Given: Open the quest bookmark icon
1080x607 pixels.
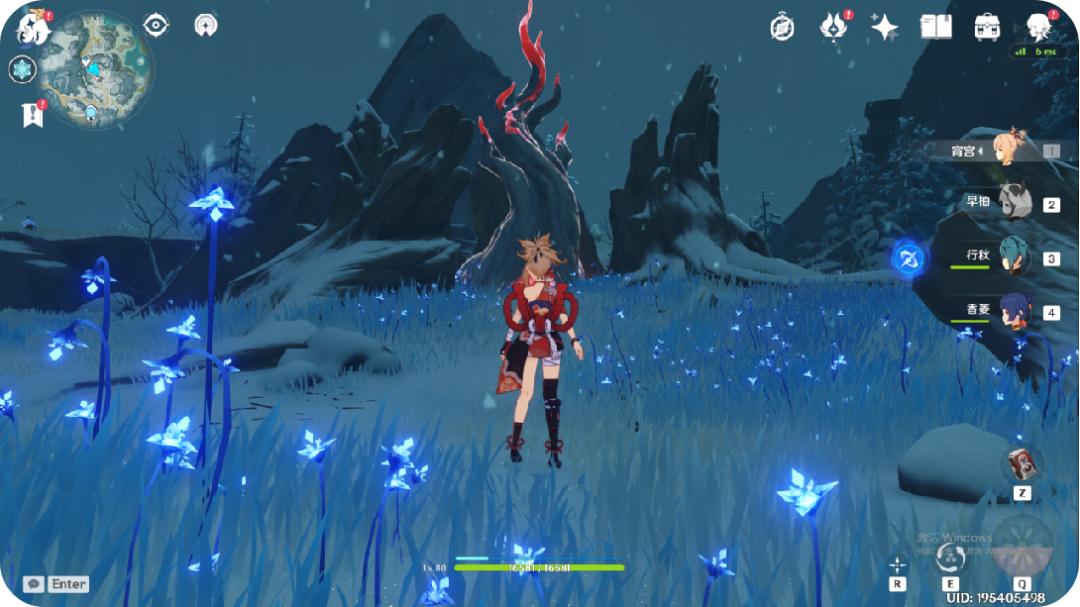Looking at the screenshot, I should click(31, 115).
